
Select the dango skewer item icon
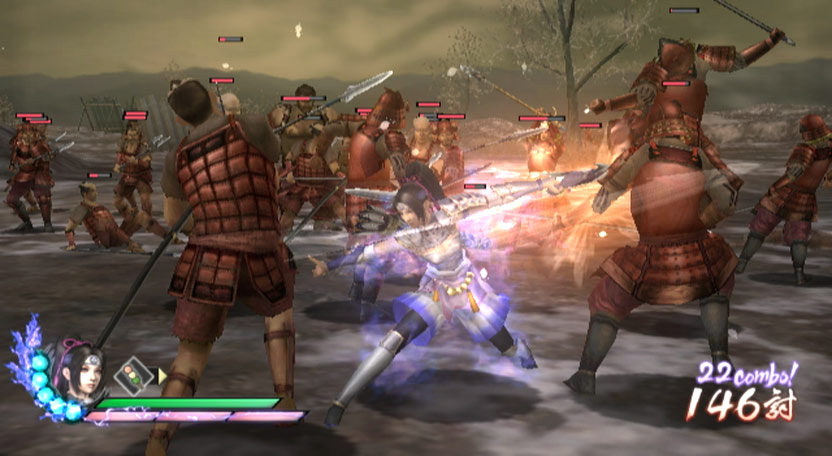[x=132, y=375]
